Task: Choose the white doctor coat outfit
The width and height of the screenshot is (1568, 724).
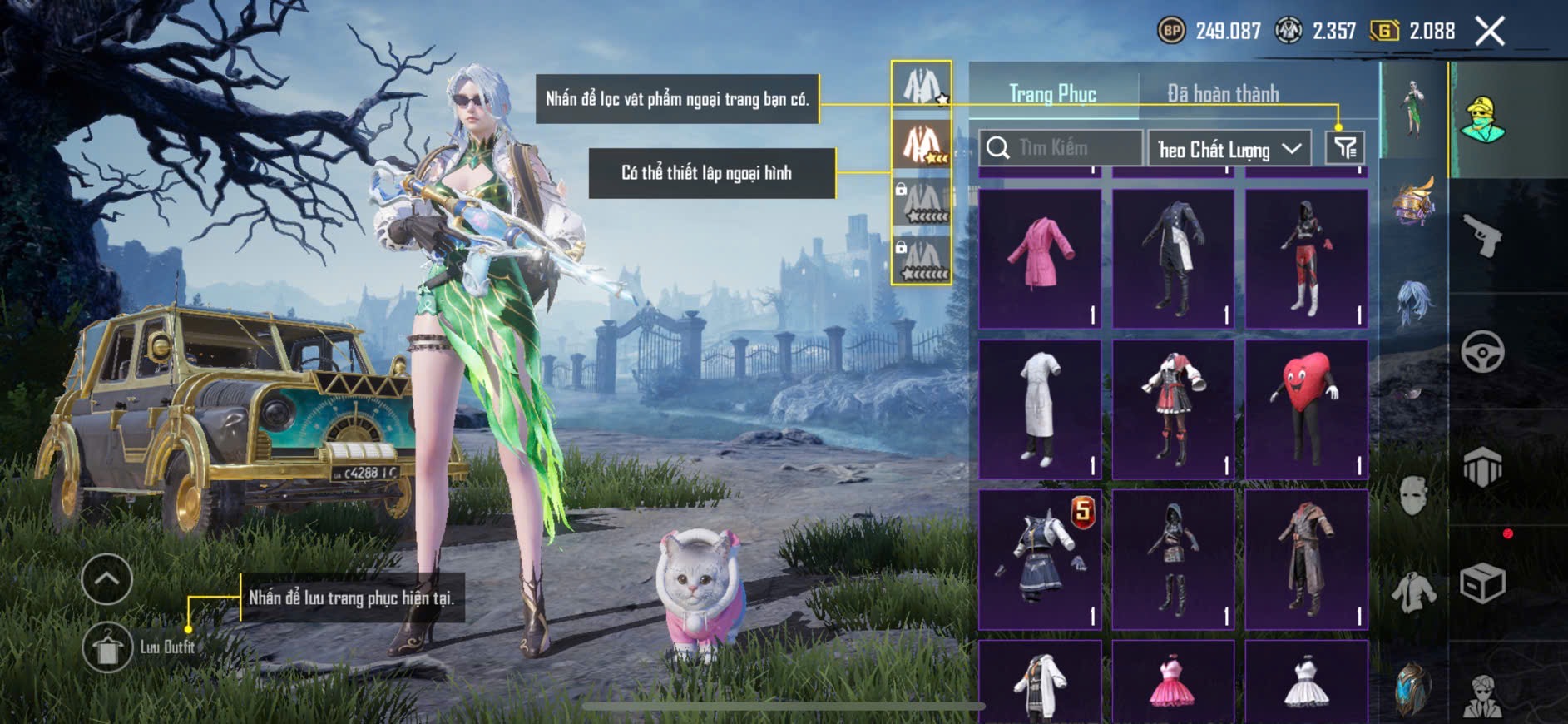Action: [x=1040, y=409]
